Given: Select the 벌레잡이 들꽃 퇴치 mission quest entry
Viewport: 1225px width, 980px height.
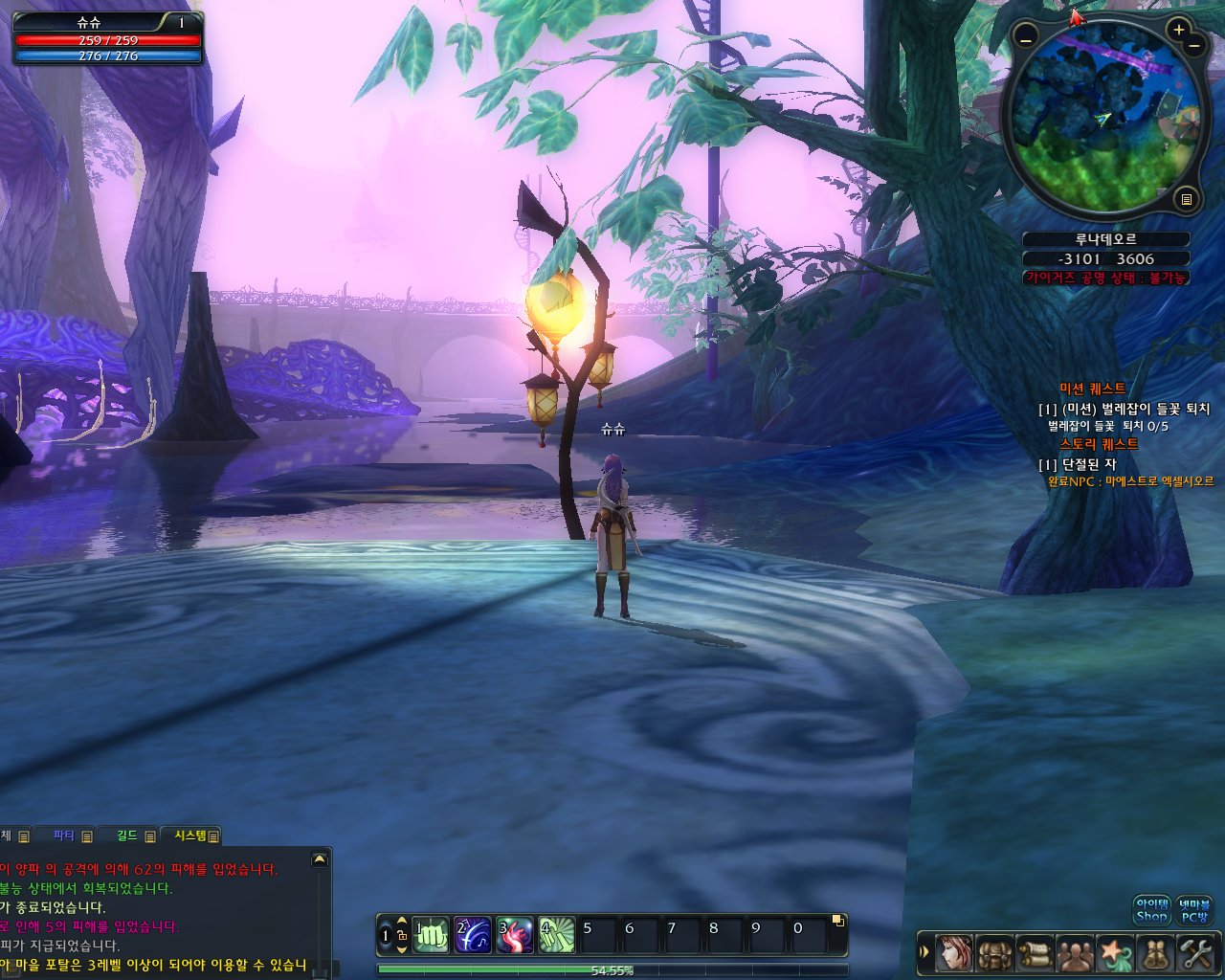Looking at the screenshot, I should [x=1125, y=409].
